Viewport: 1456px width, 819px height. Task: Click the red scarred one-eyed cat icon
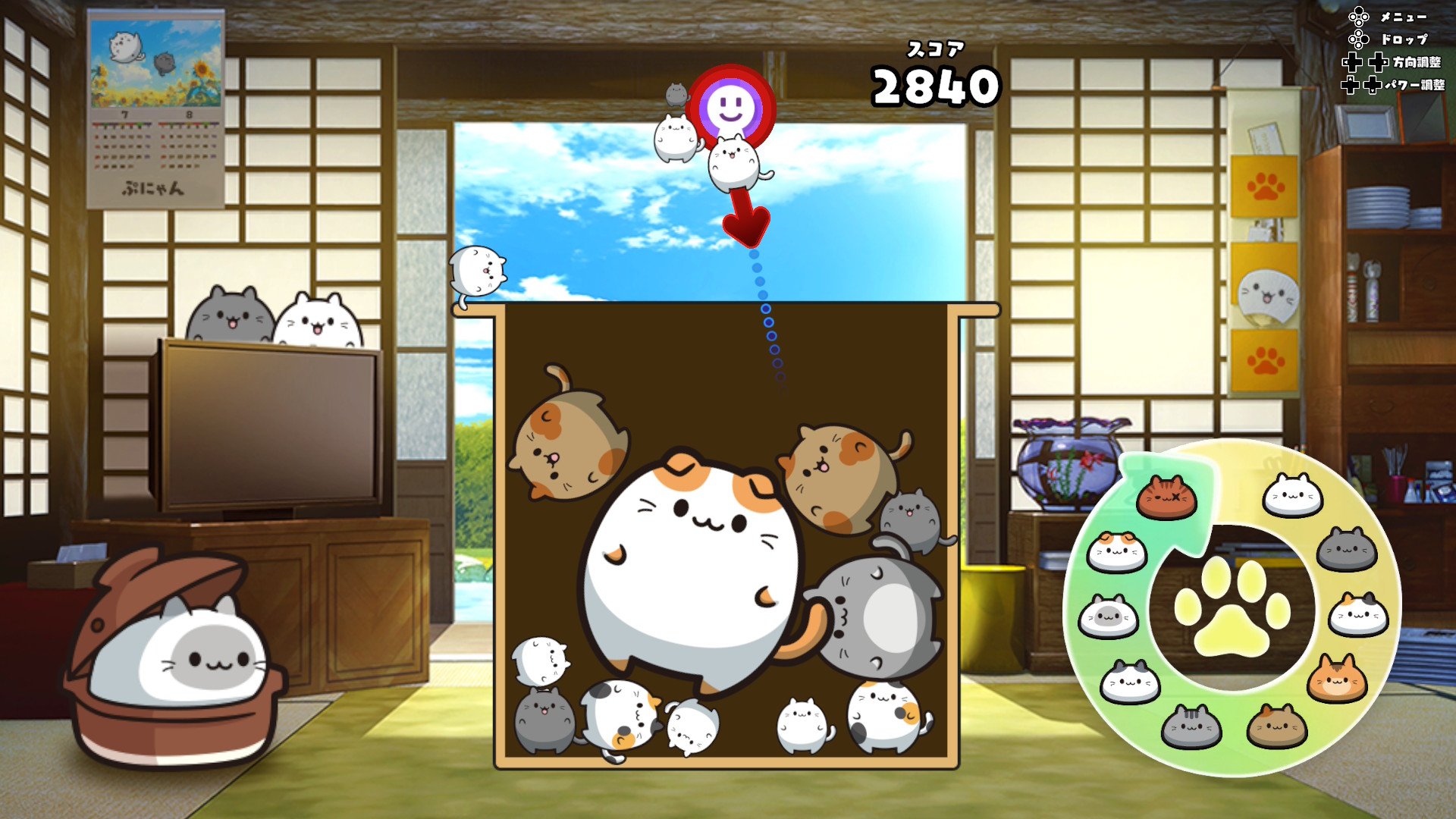[1166, 497]
